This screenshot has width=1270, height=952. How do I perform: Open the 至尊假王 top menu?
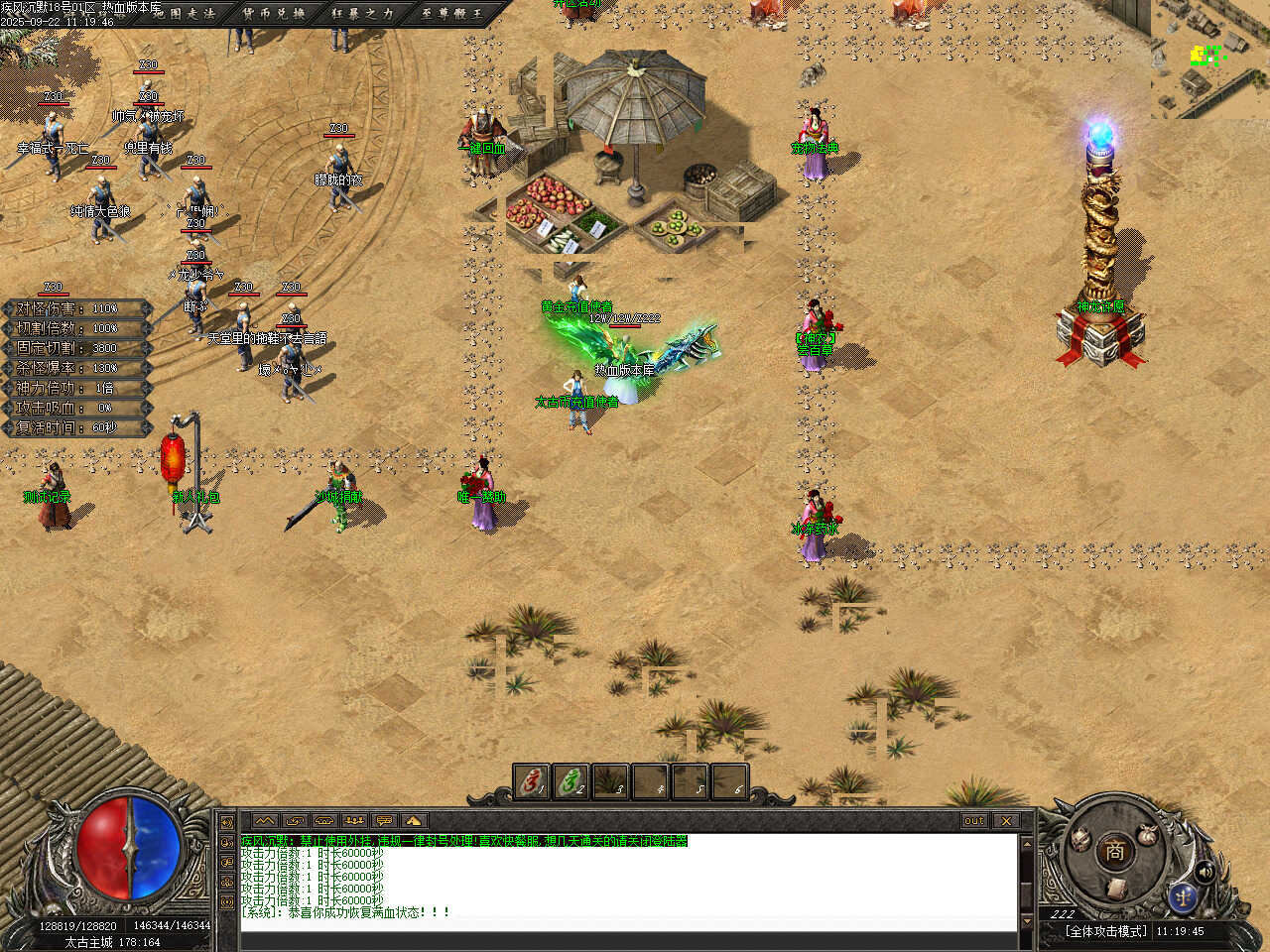[450, 13]
